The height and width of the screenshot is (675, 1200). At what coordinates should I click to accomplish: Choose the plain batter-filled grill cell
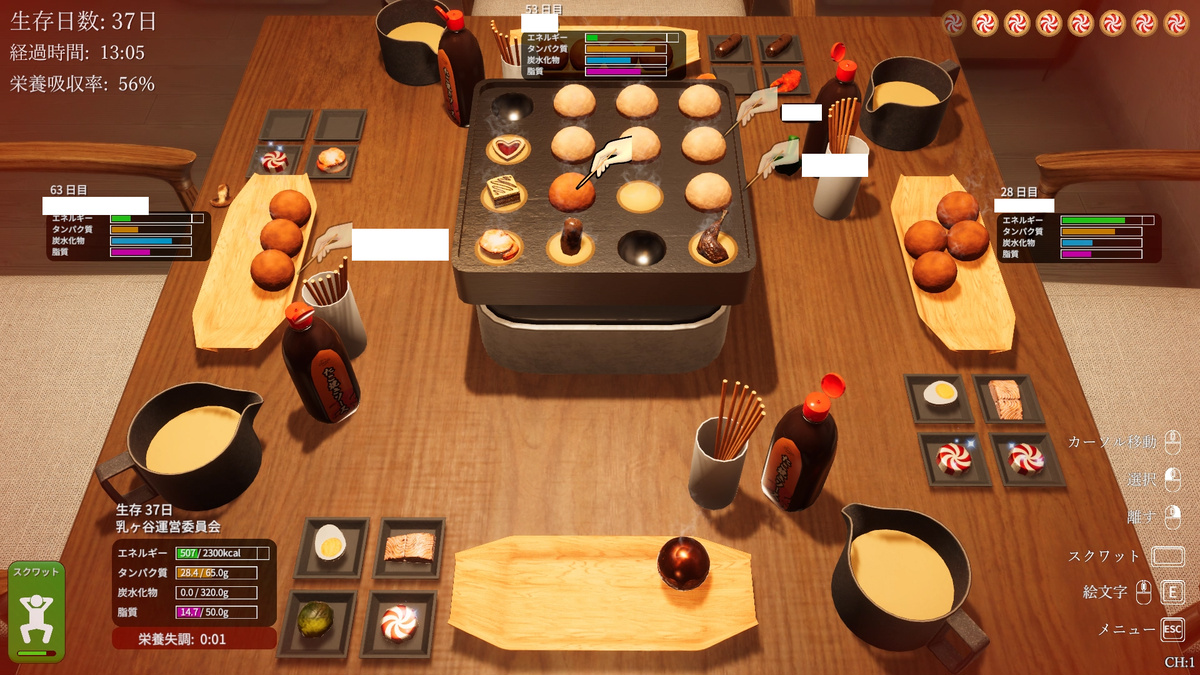click(x=639, y=197)
